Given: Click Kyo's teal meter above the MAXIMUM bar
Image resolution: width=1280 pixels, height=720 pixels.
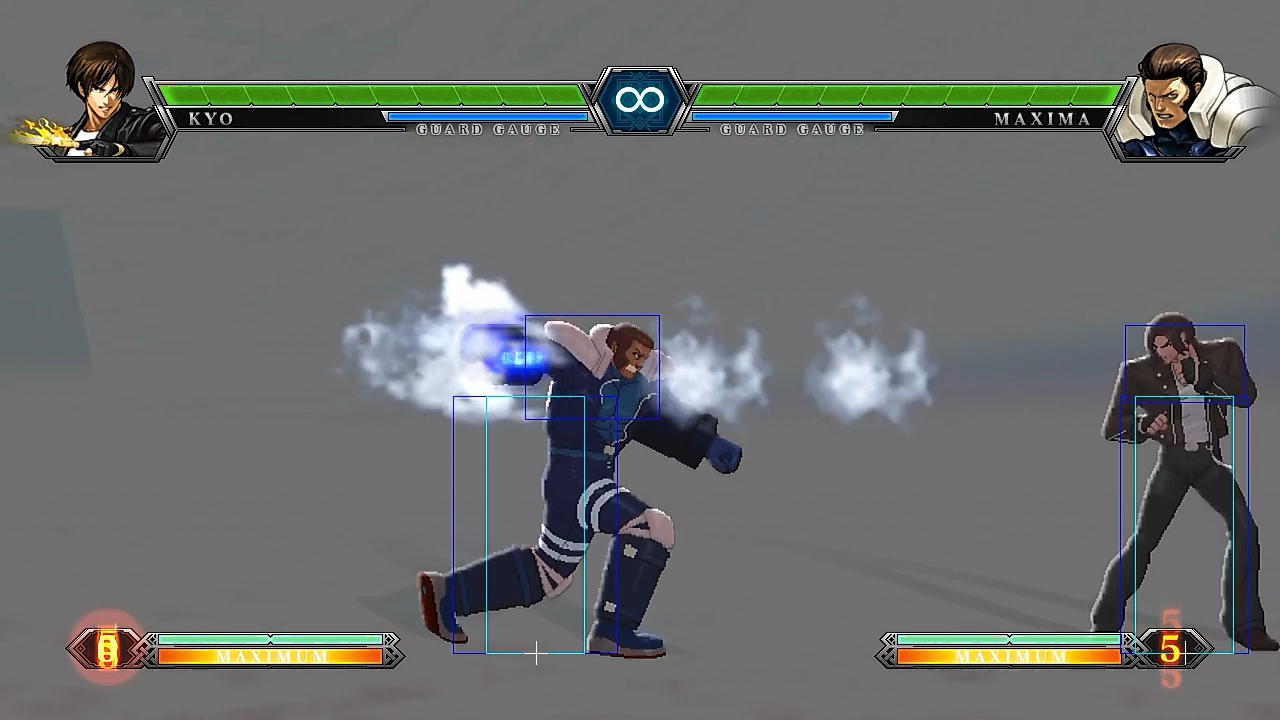Looking at the screenshot, I should coord(270,637).
